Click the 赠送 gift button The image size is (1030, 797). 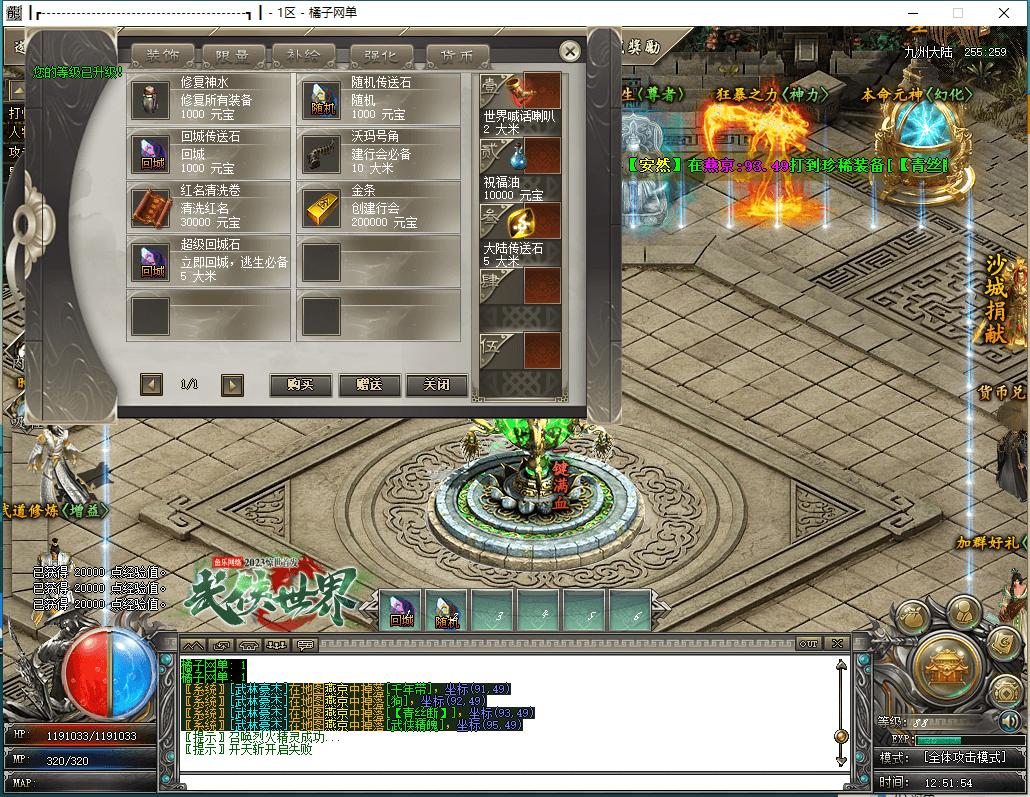[x=369, y=385]
